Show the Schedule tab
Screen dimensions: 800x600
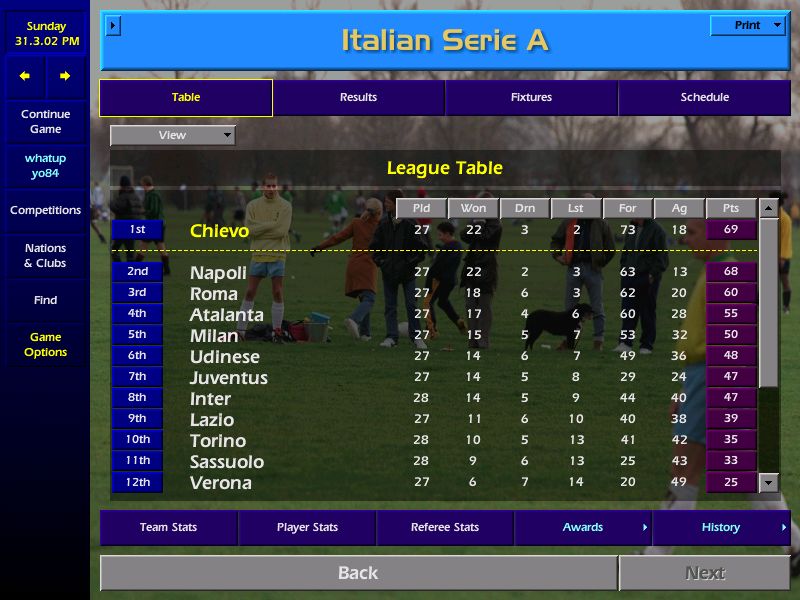point(704,98)
